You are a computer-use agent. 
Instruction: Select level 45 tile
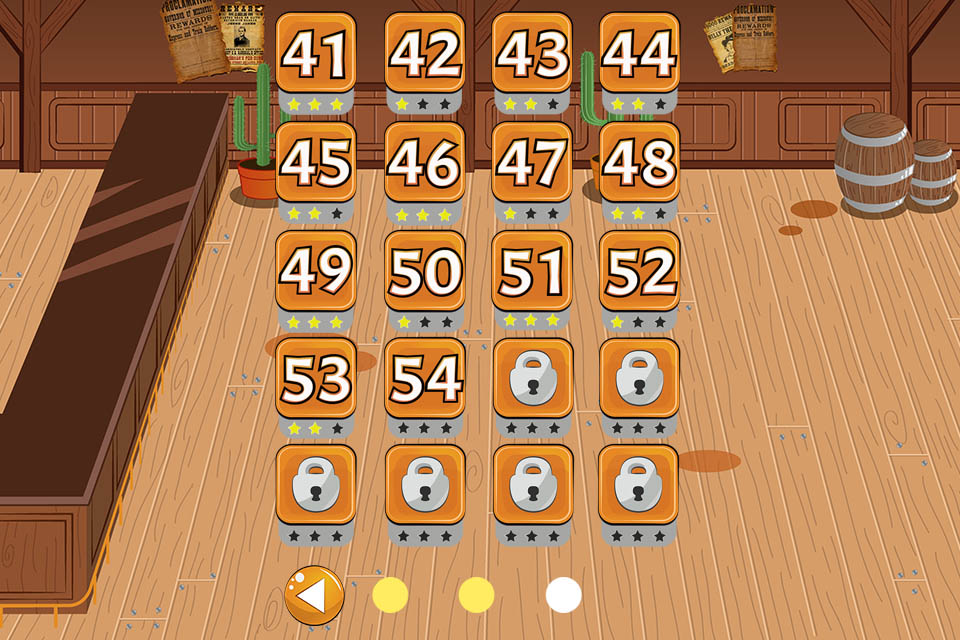click(316, 163)
